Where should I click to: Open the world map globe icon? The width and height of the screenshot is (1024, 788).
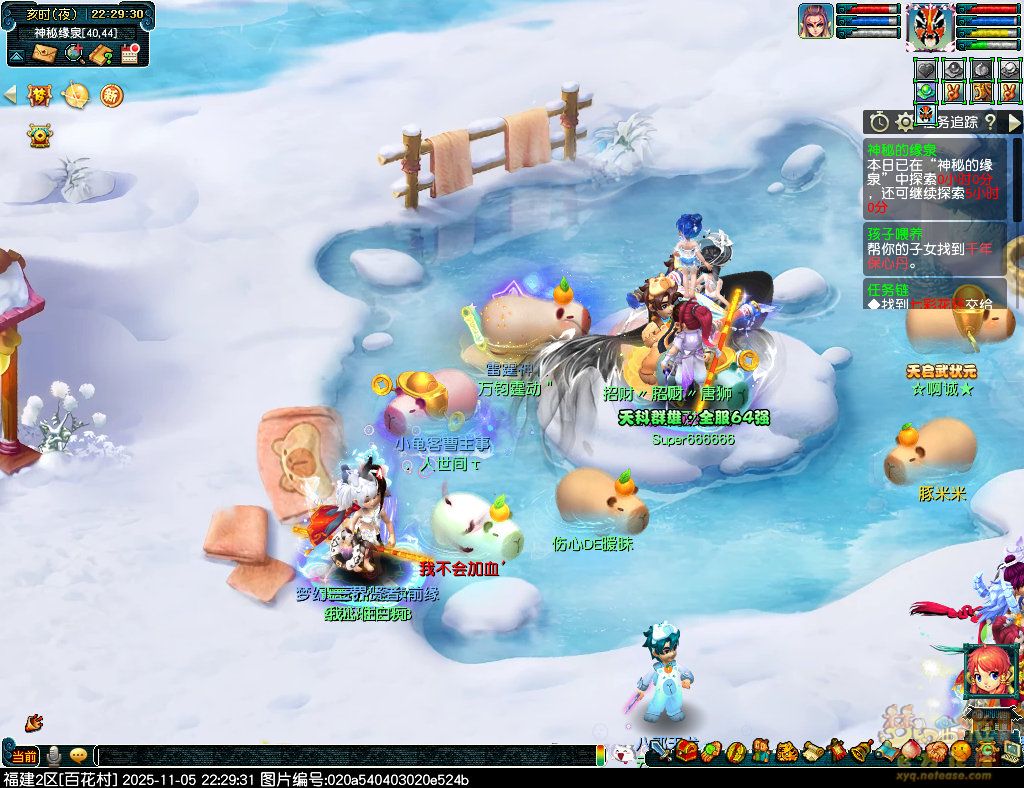click(x=73, y=53)
